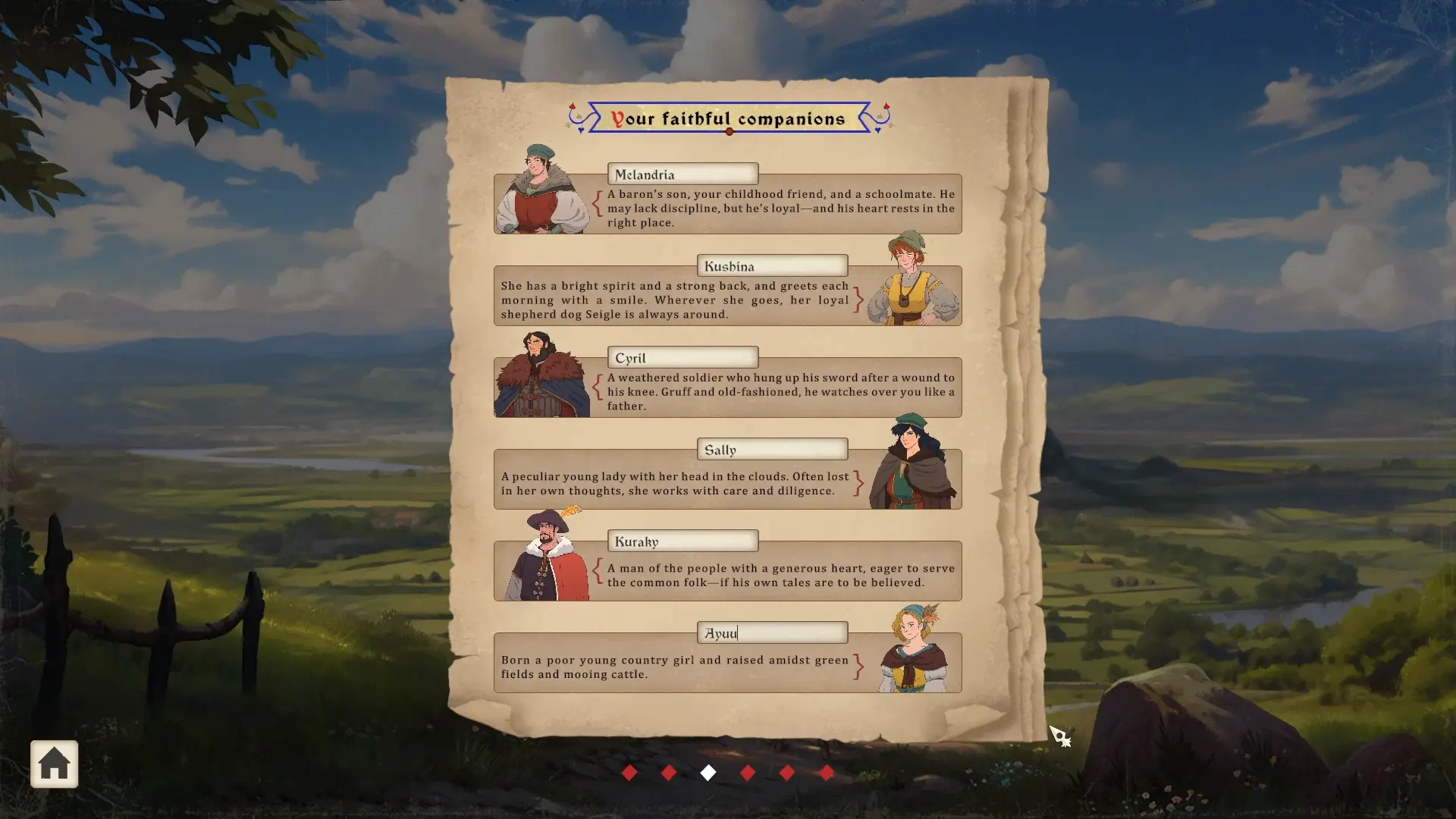Click the Cyril name input box
The image size is (1456, 819).
[x=682, y=358]
